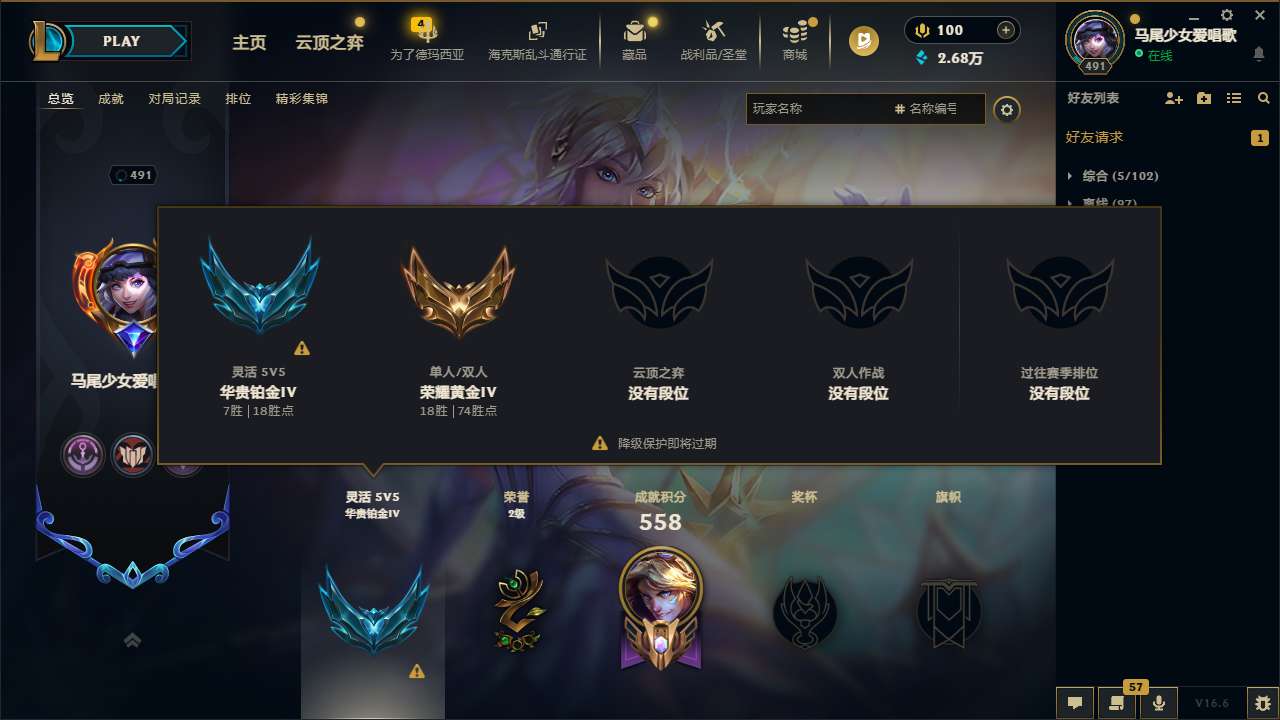Toggle the friends list view mode

click(x=1234, y=98)
